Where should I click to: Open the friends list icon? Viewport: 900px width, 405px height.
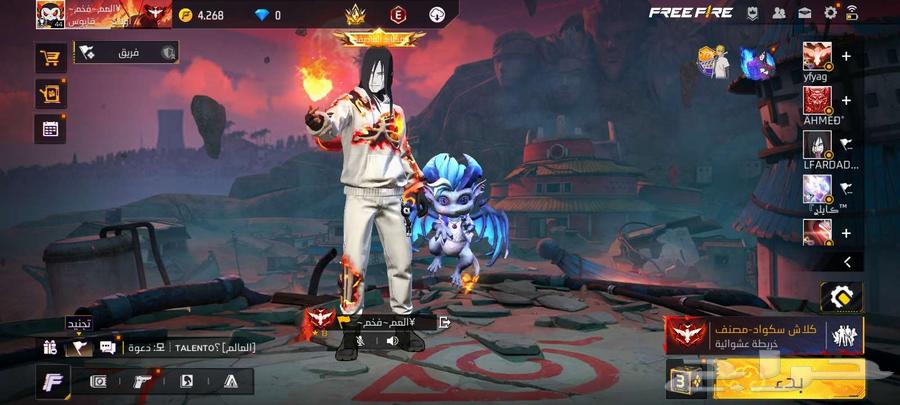tap(779, 13)
